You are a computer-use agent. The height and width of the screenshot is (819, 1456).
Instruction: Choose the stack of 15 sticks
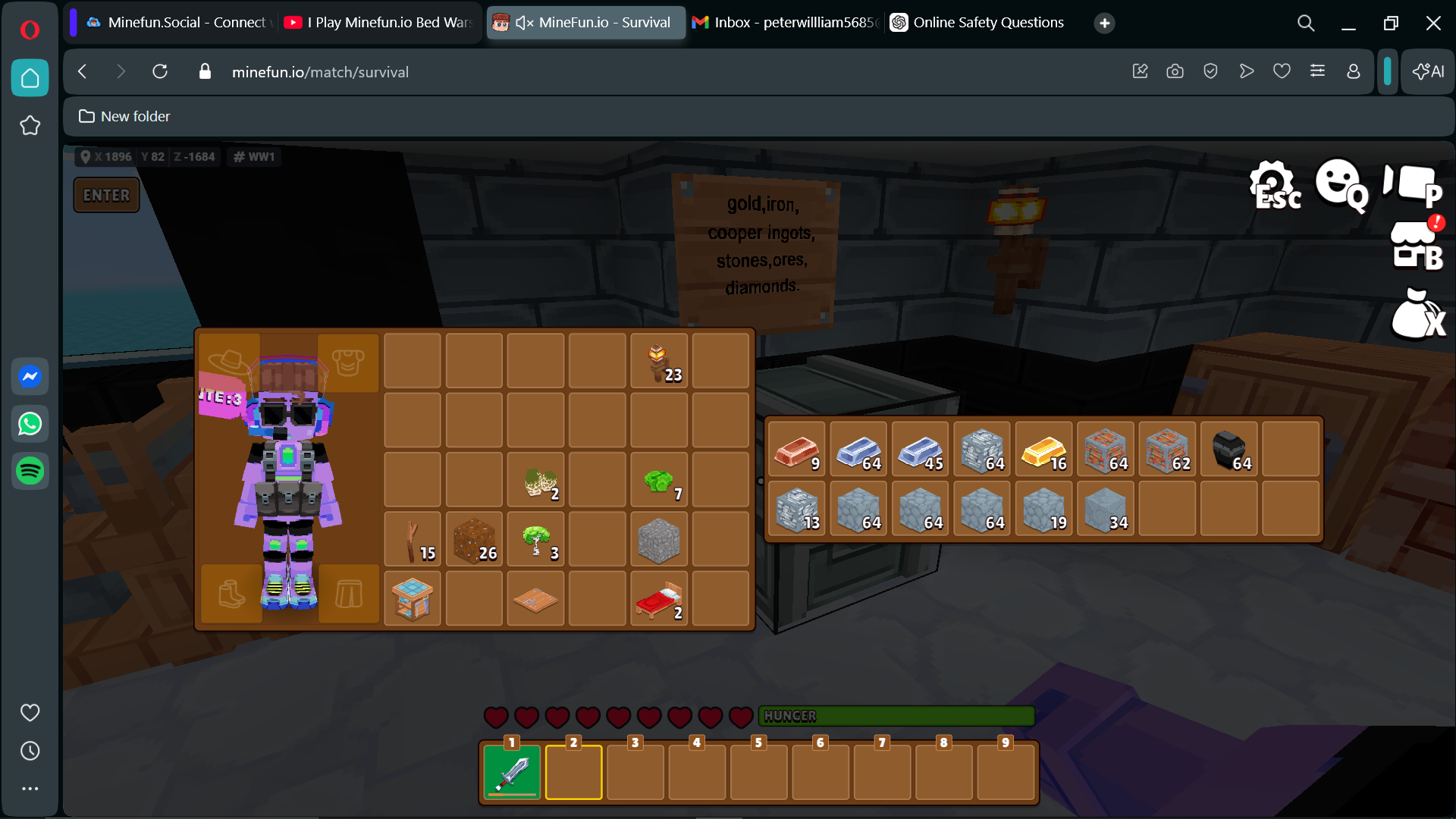tap(413, 540)
